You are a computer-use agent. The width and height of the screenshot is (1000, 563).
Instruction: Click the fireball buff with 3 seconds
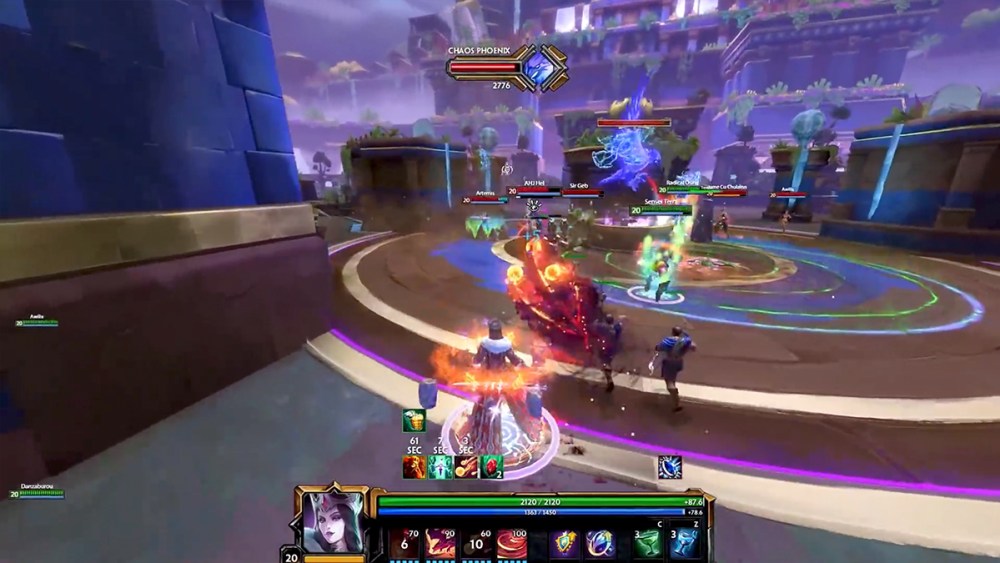pos(465,467)
